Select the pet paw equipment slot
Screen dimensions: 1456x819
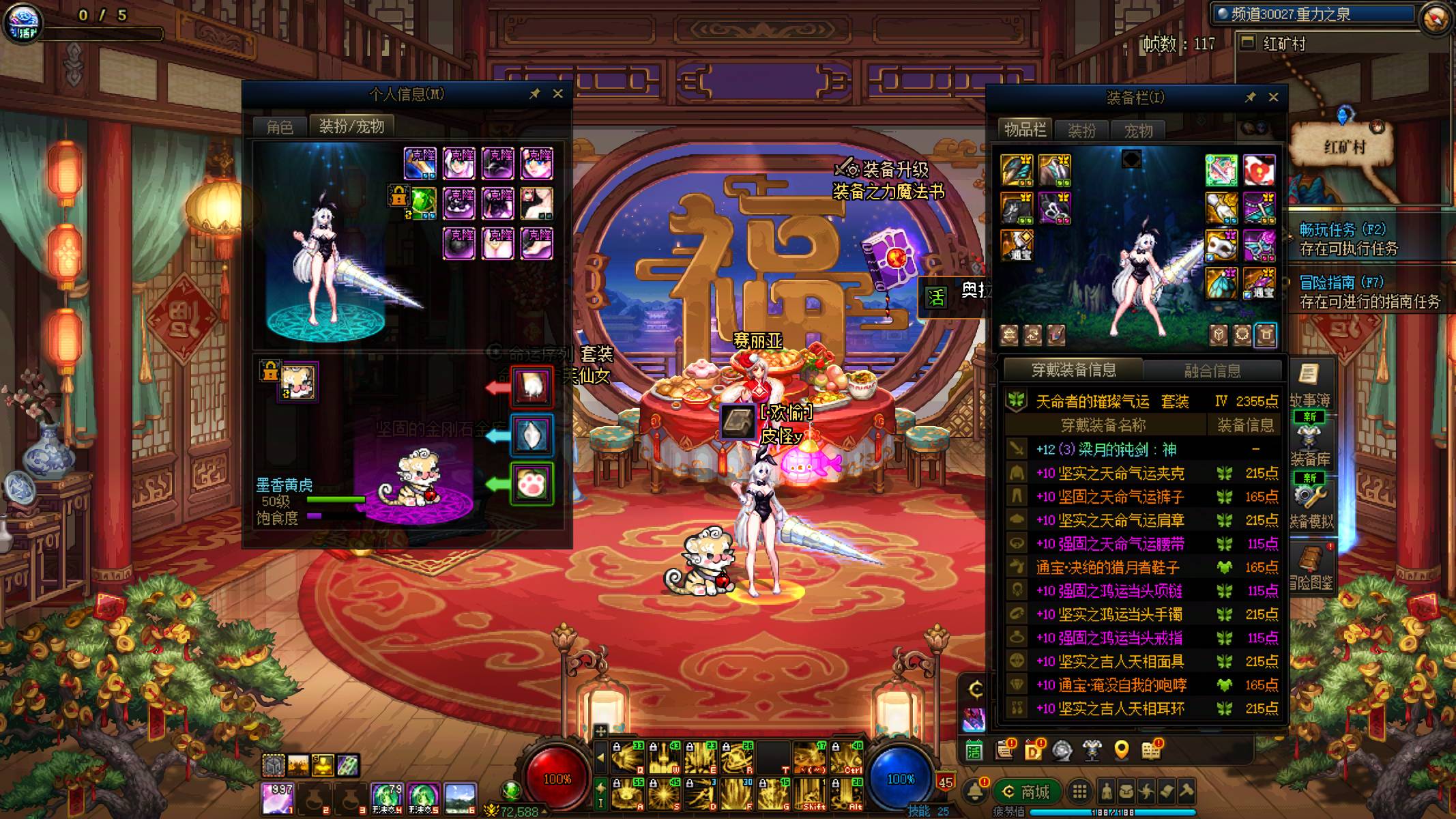(x=532, y=485)
